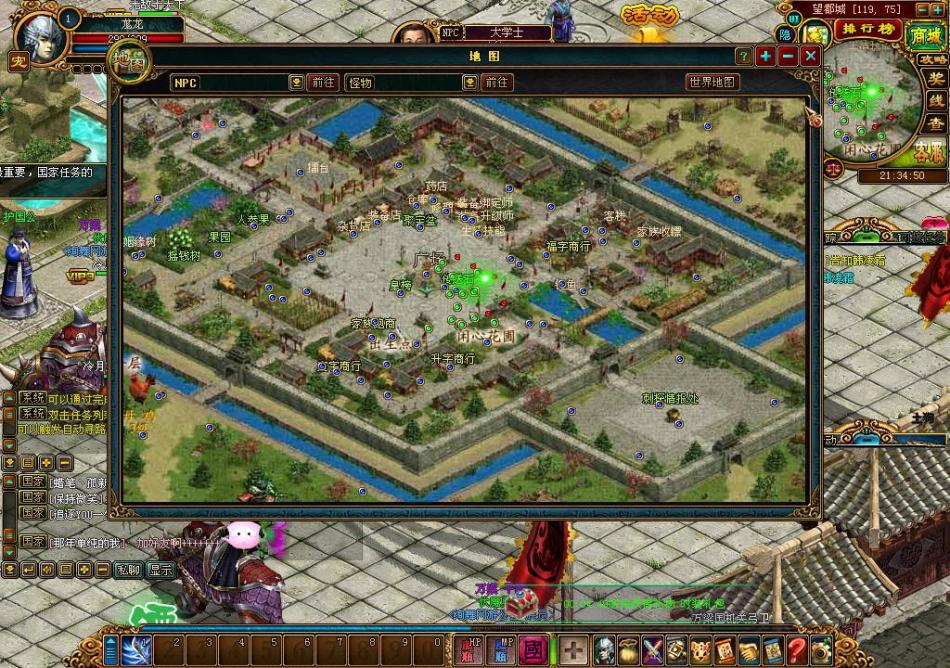950x668 pixels.
Task: Click the player portrait avatar
Action: (38, 36)
